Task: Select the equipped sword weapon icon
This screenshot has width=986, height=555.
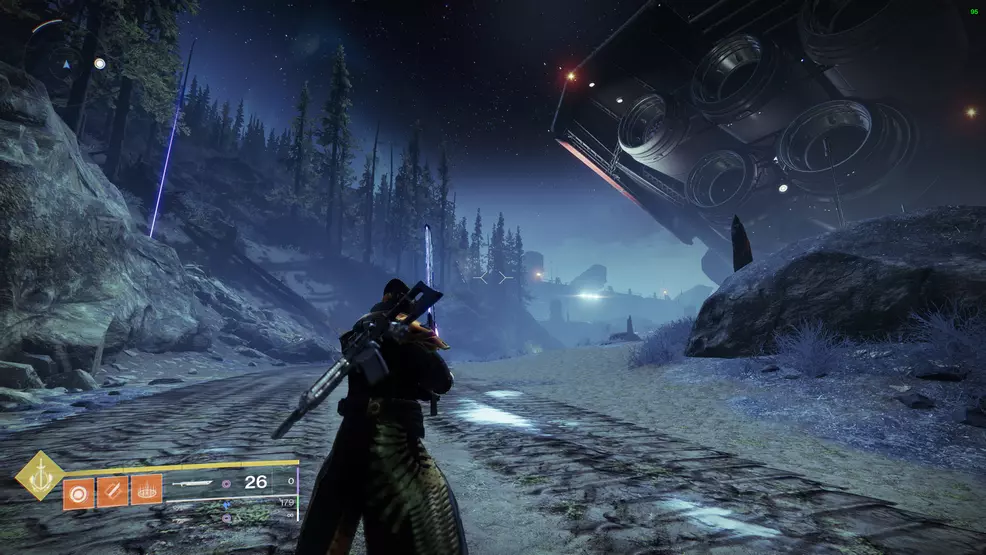Action: tap(193, 483)
